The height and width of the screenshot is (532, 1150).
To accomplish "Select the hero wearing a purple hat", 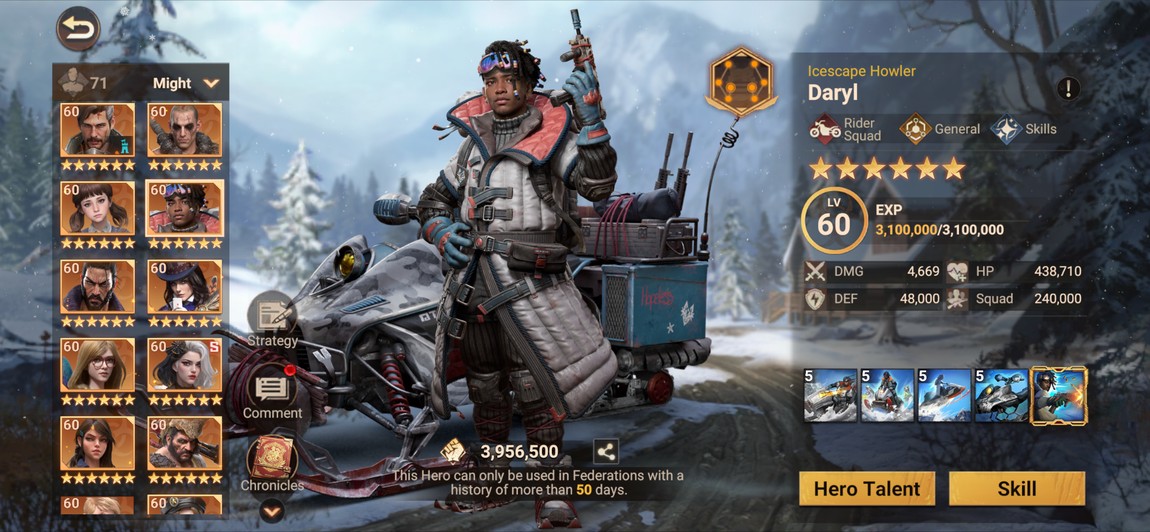I will (x=185, y=287).
